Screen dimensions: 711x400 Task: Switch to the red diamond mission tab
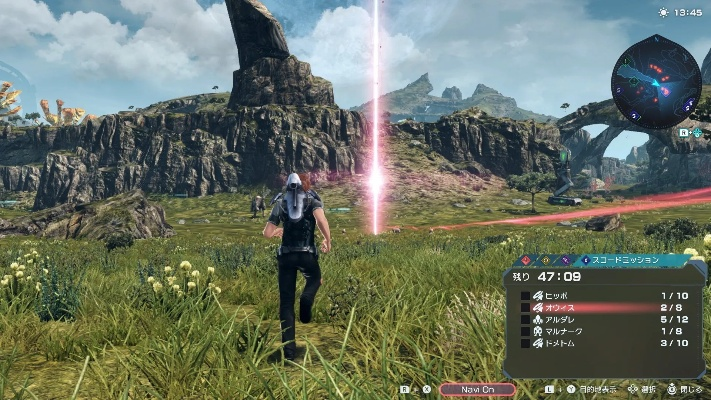point(524,259)
